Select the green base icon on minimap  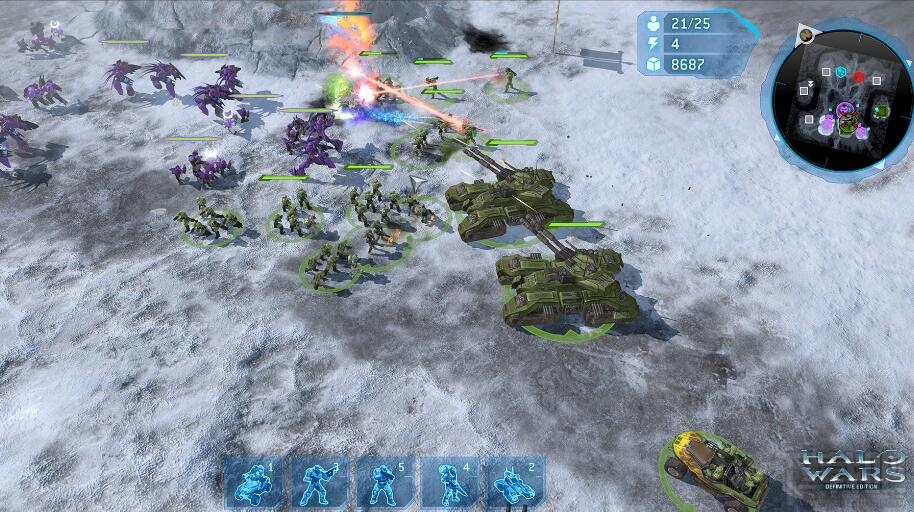tap(880, 110)
